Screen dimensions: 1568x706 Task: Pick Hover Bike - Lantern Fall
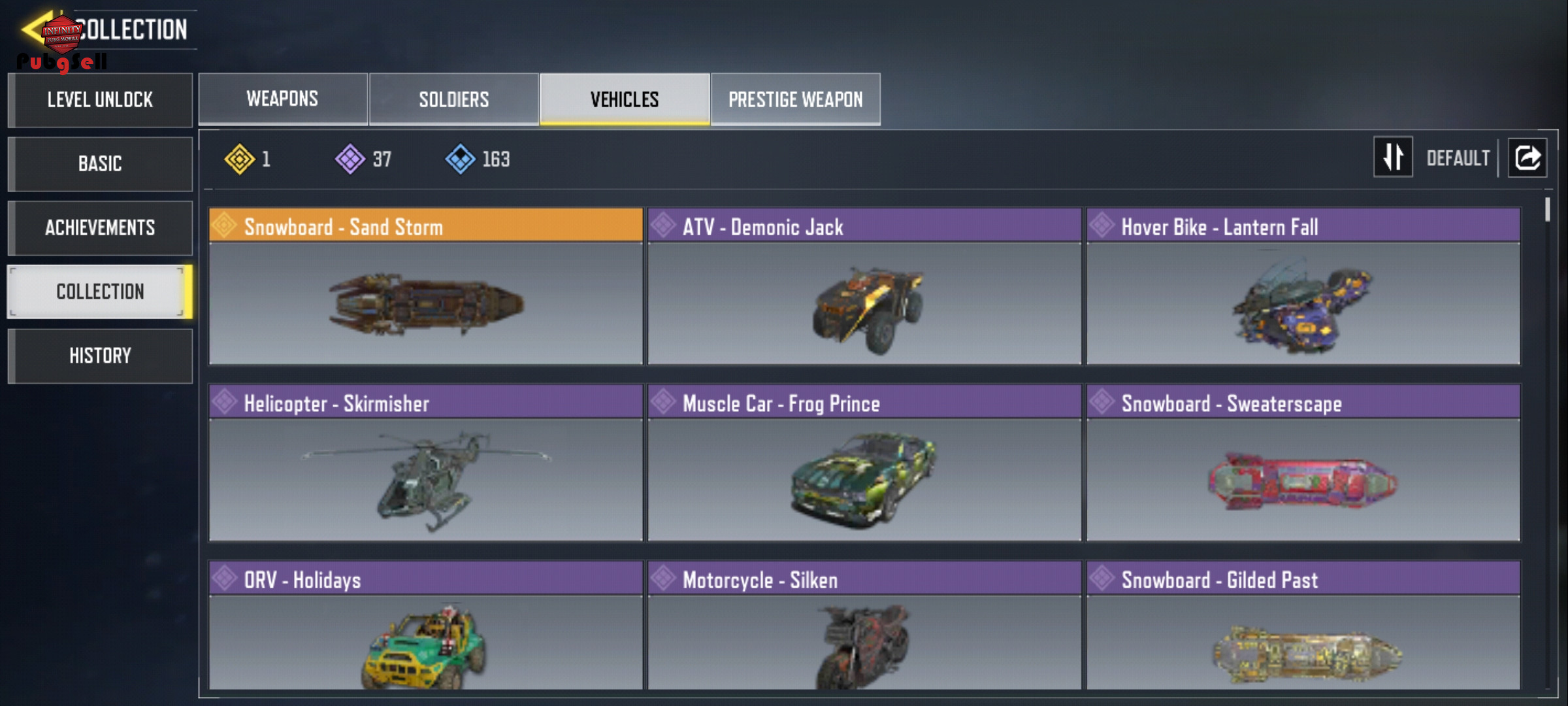pos(1303,286)
